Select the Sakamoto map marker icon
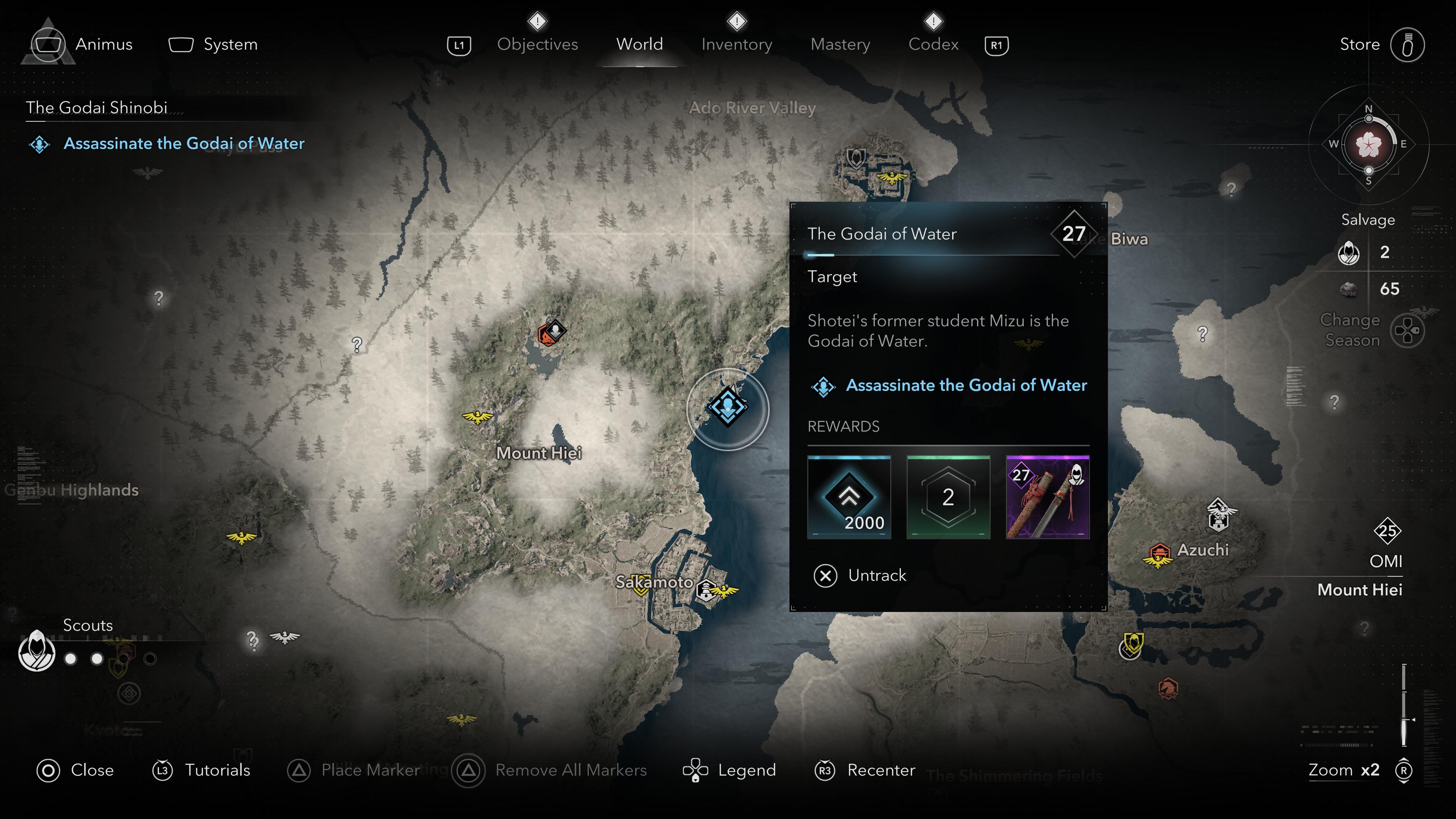 coord(706,590)
